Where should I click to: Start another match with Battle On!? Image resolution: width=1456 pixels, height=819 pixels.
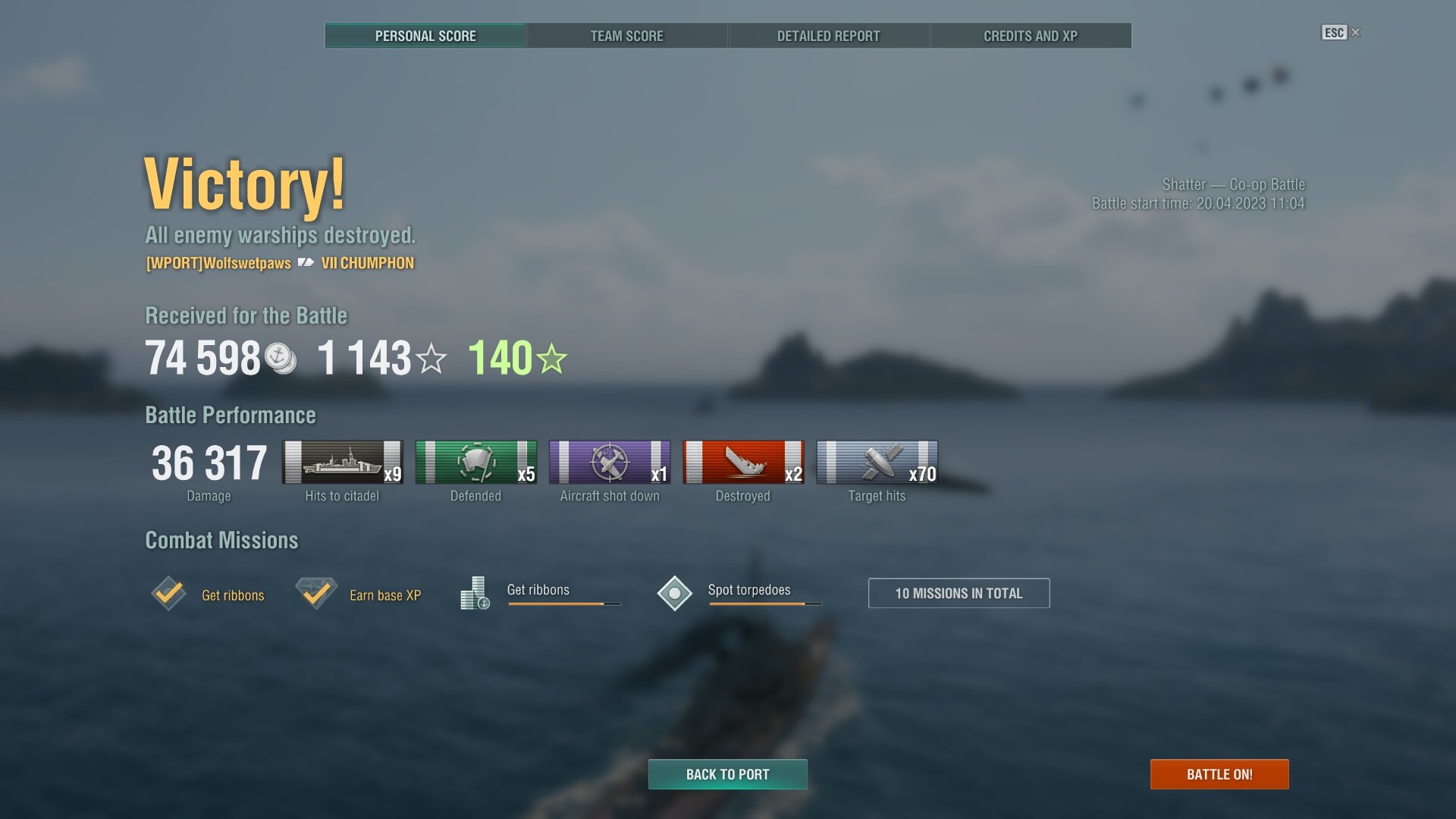[x=1219, y=774]
